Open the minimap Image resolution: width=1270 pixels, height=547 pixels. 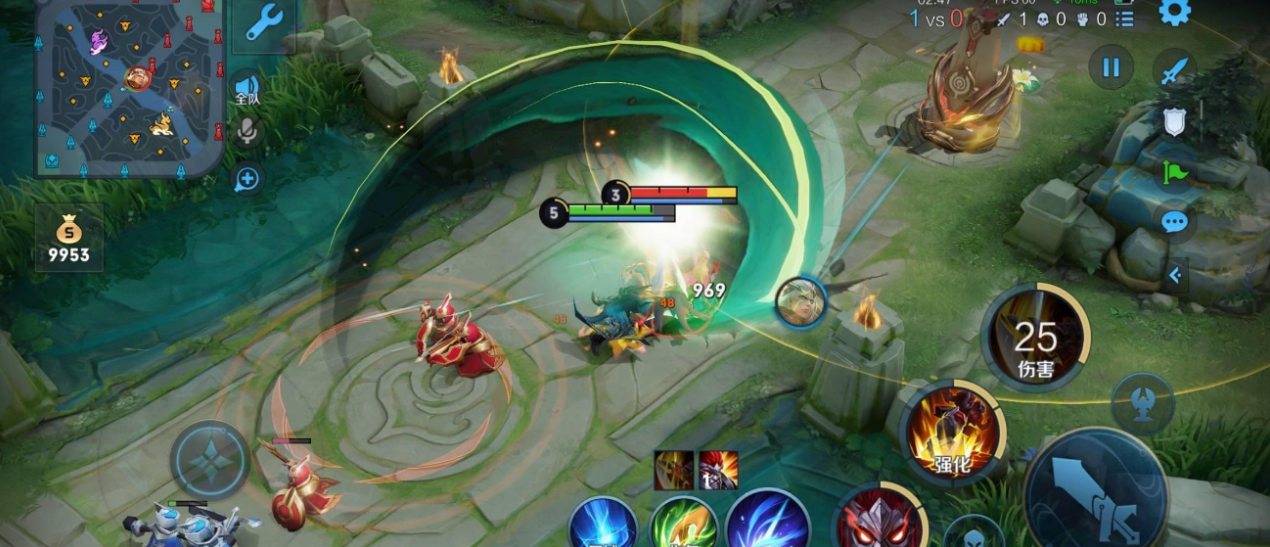tap(129, 86)
